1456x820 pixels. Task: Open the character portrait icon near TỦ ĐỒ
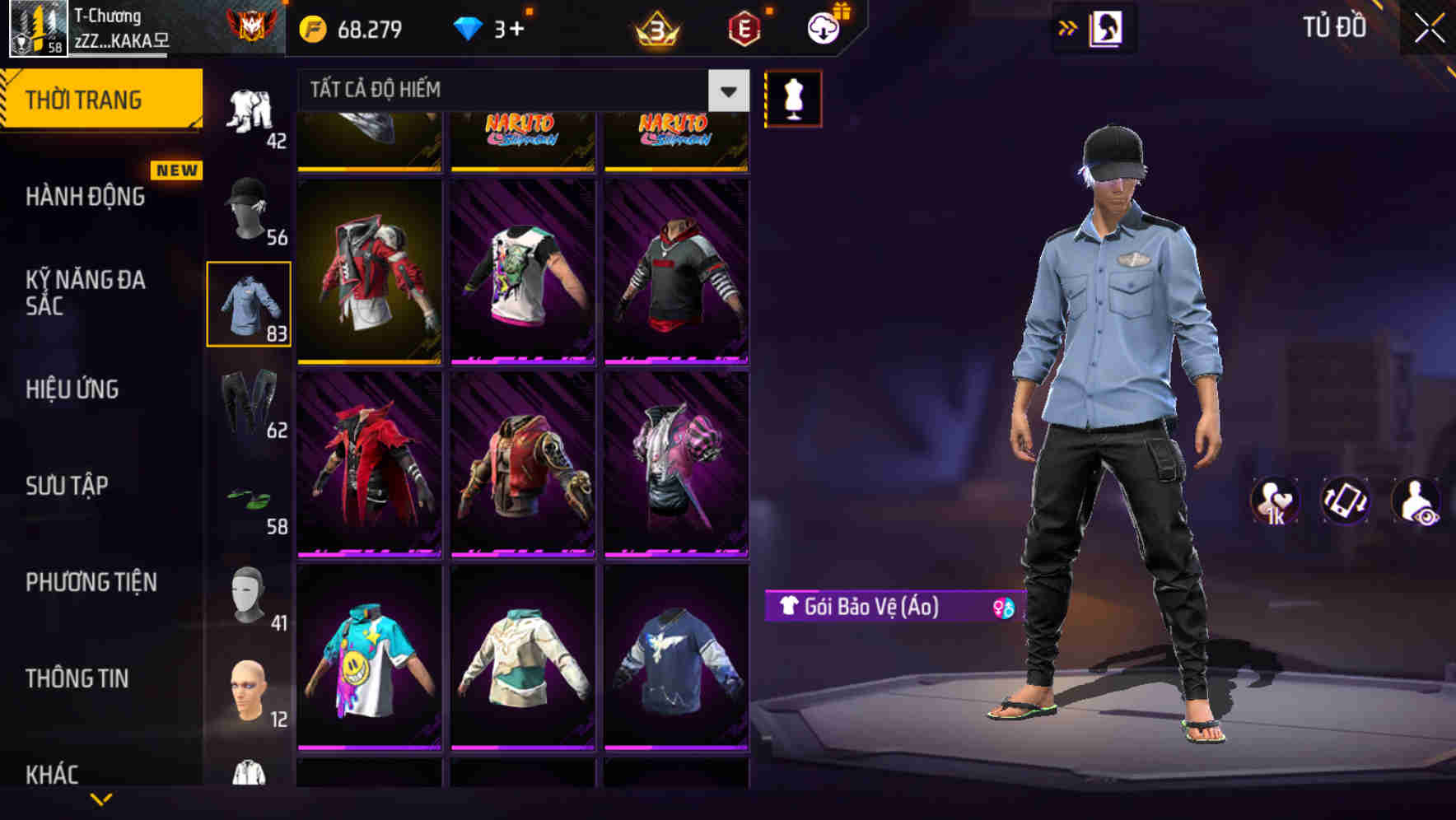coord(1108,27)
